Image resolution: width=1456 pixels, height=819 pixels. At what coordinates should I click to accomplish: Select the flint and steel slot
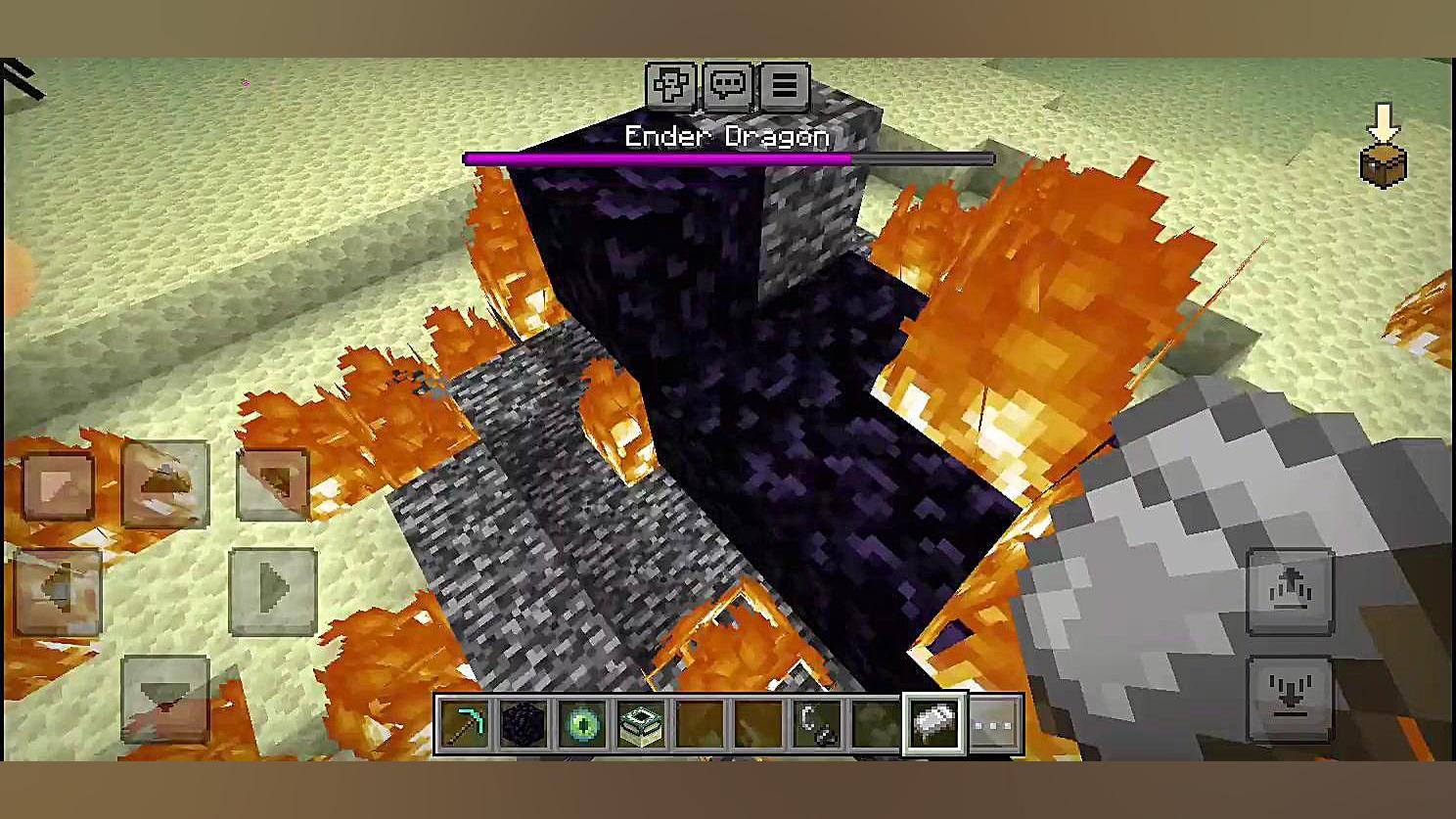pyautogui.click(x=818, y=725)
